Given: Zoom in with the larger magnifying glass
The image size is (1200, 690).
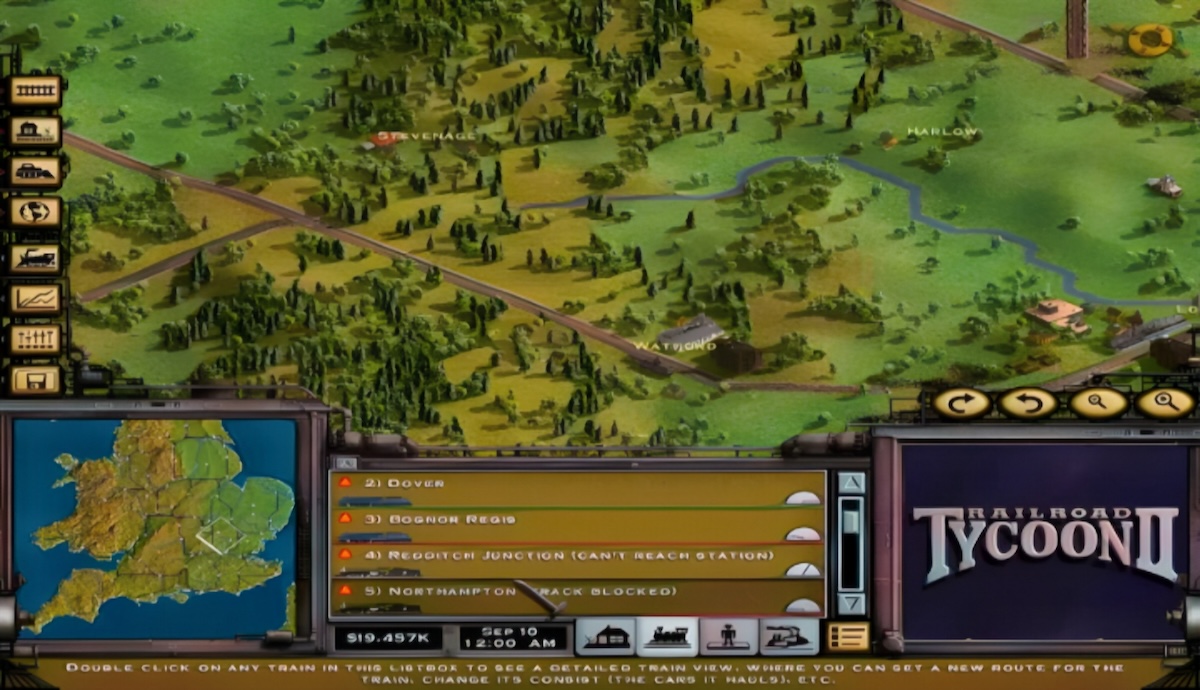Looking at the screenshot, I should 1165,403.
